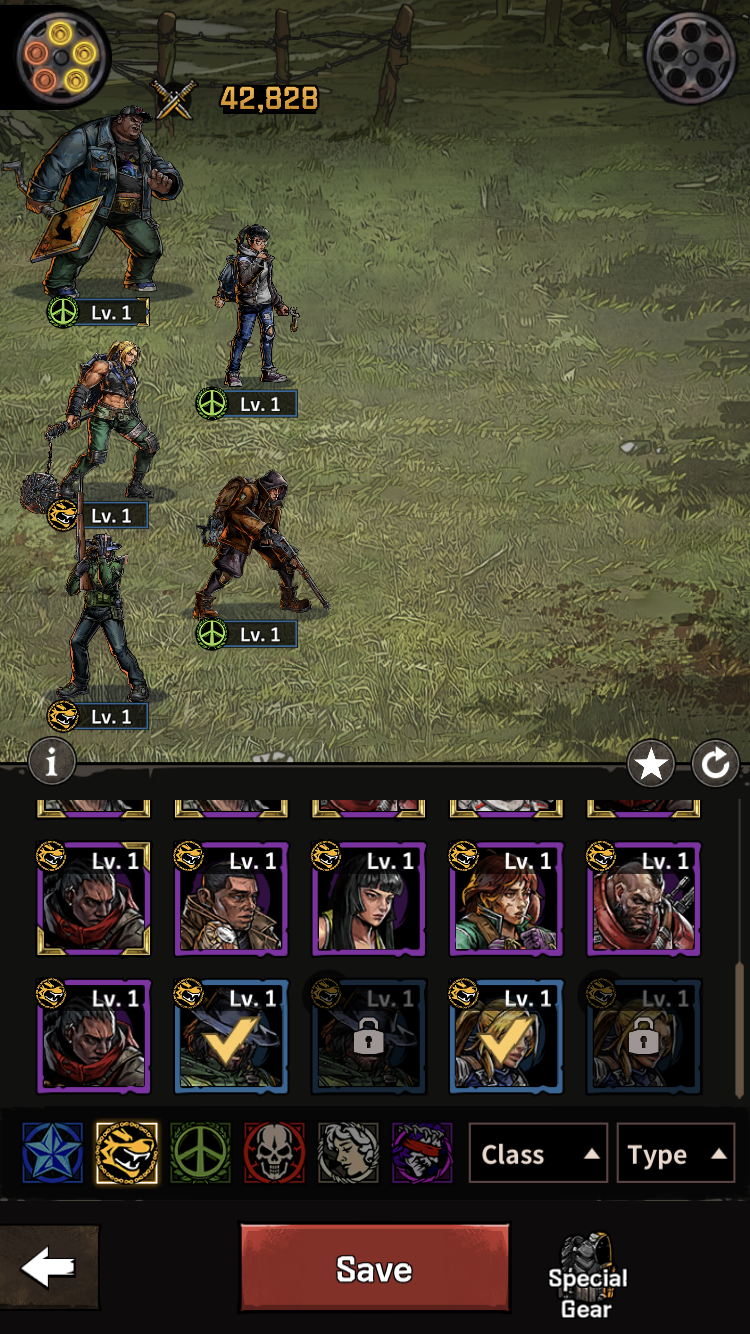
Task: Open the info button
Action: pos(52,763)
